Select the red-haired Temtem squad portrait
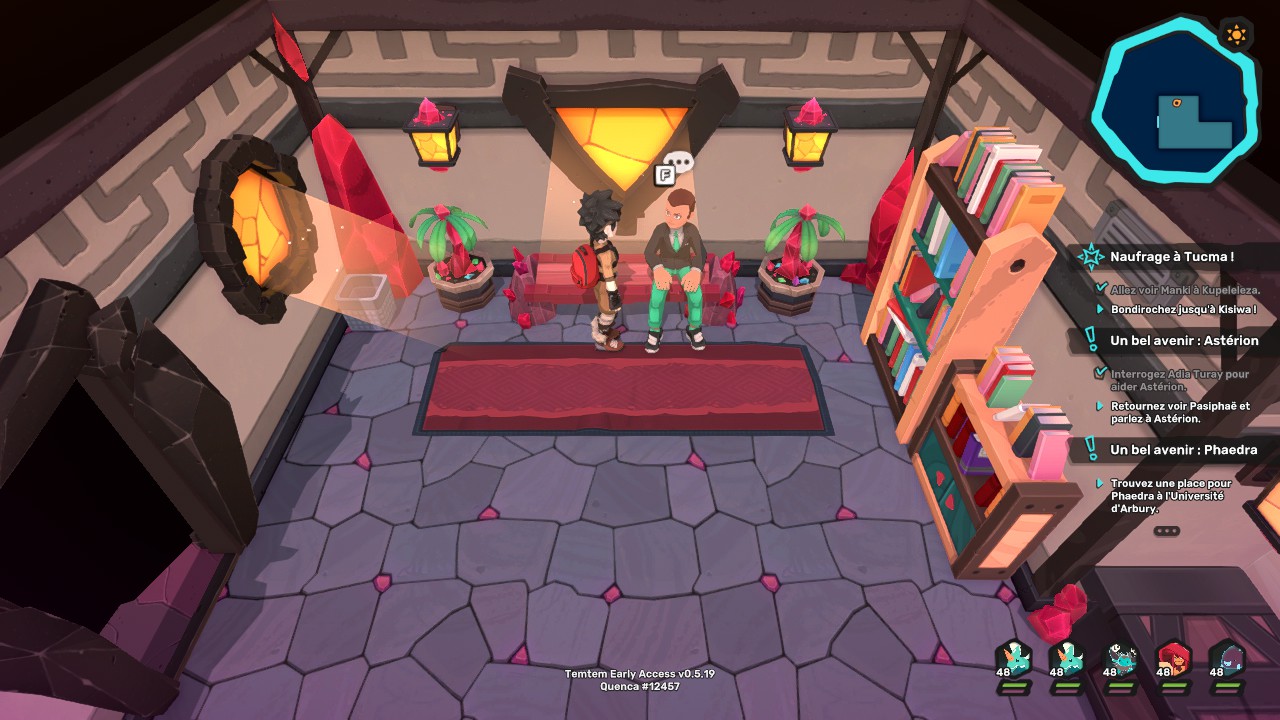1280x720 pixels. [1172, 660]
